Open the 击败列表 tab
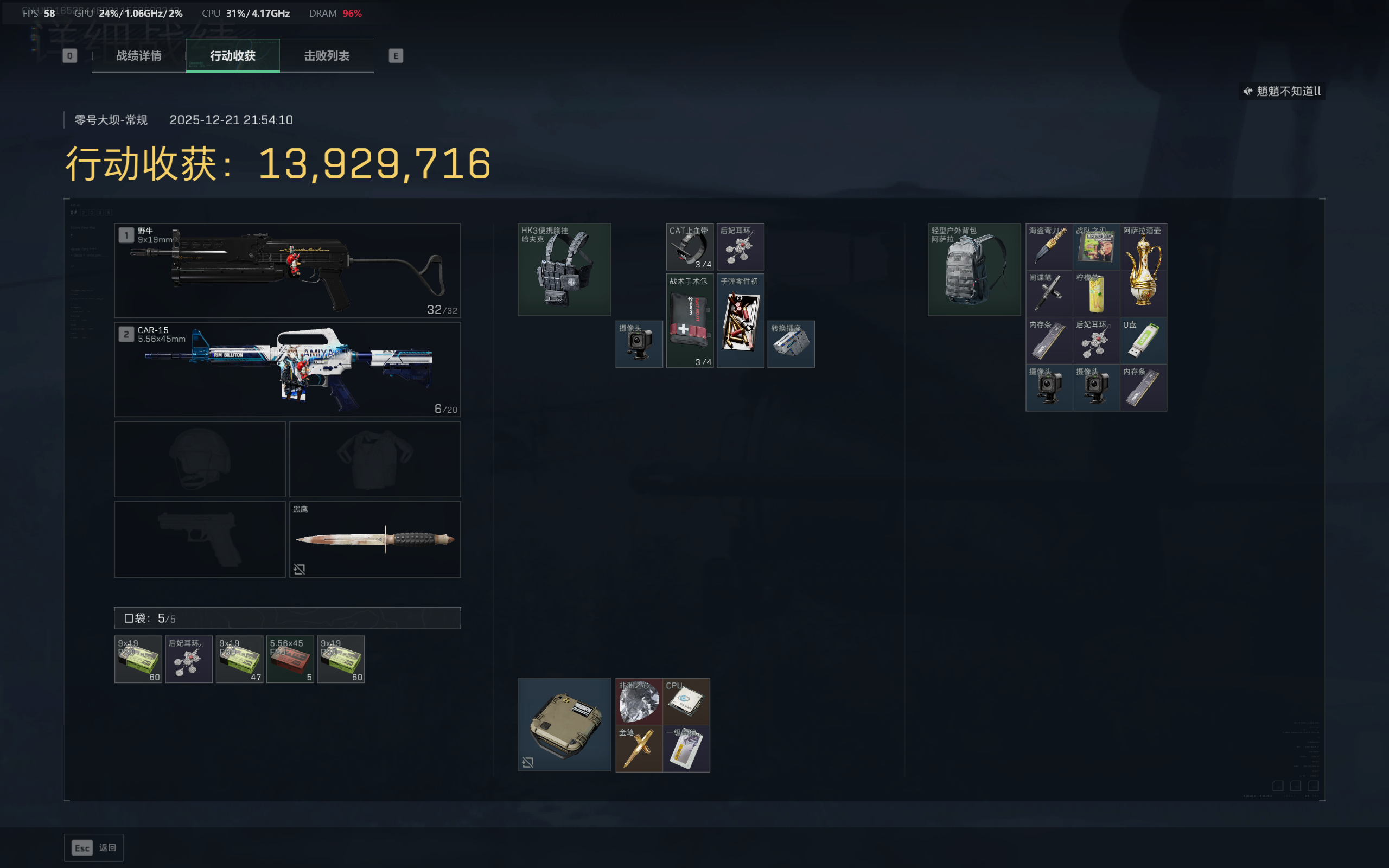Screen dimensions: 1389x868 (327, 56)
